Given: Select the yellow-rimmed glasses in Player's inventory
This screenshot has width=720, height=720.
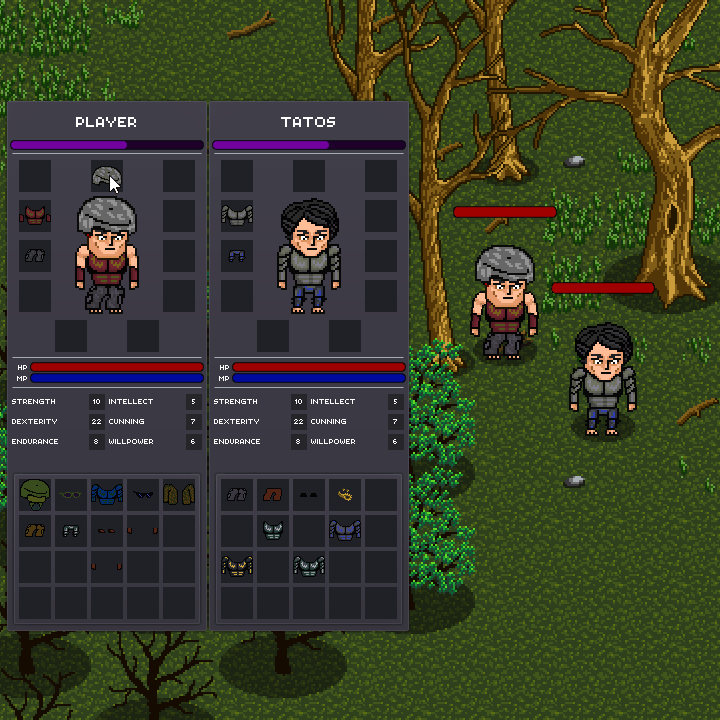Looking at the screenshot, I should 71,494.
